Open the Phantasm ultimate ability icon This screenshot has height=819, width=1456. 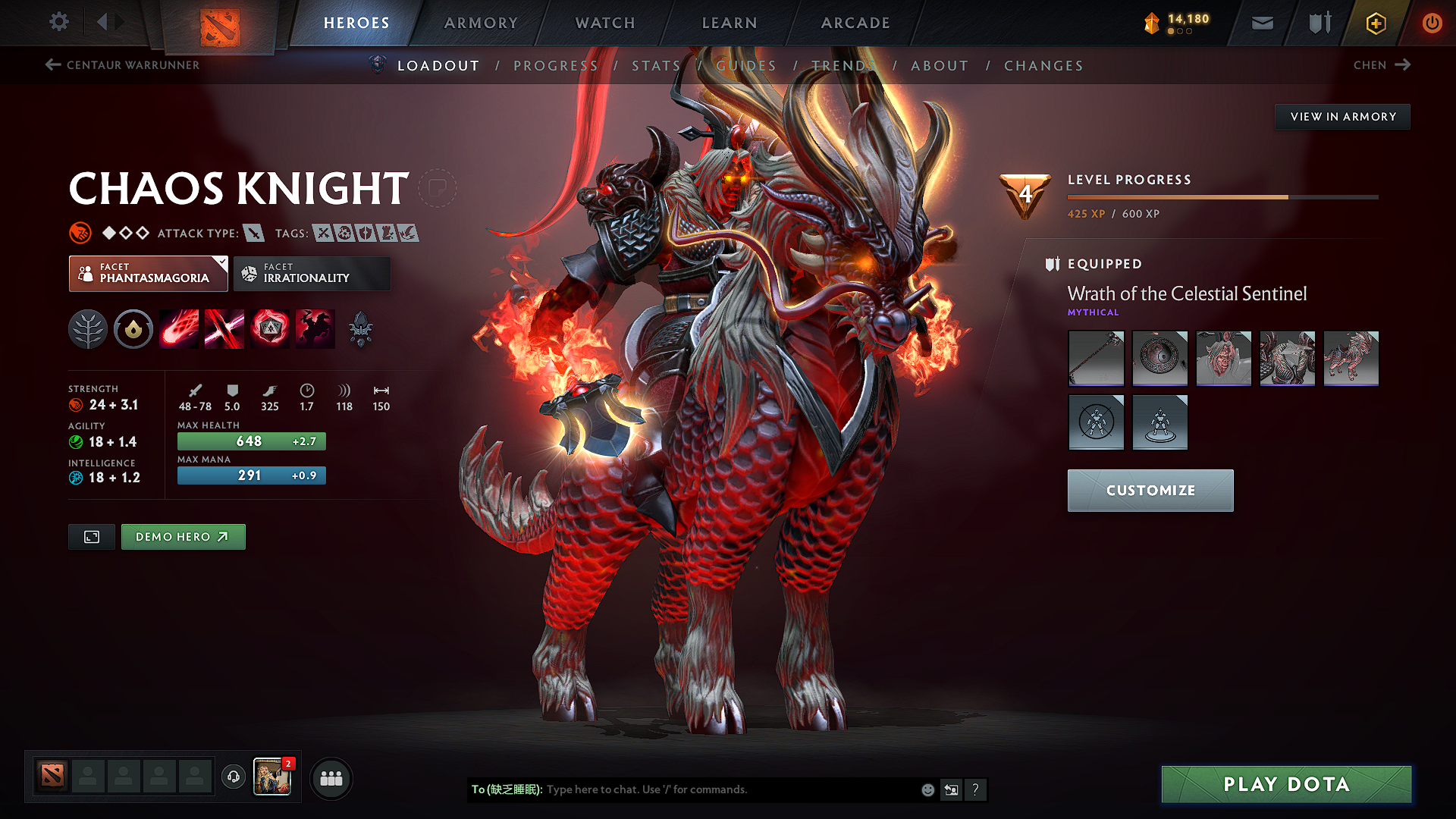[315, 328]
